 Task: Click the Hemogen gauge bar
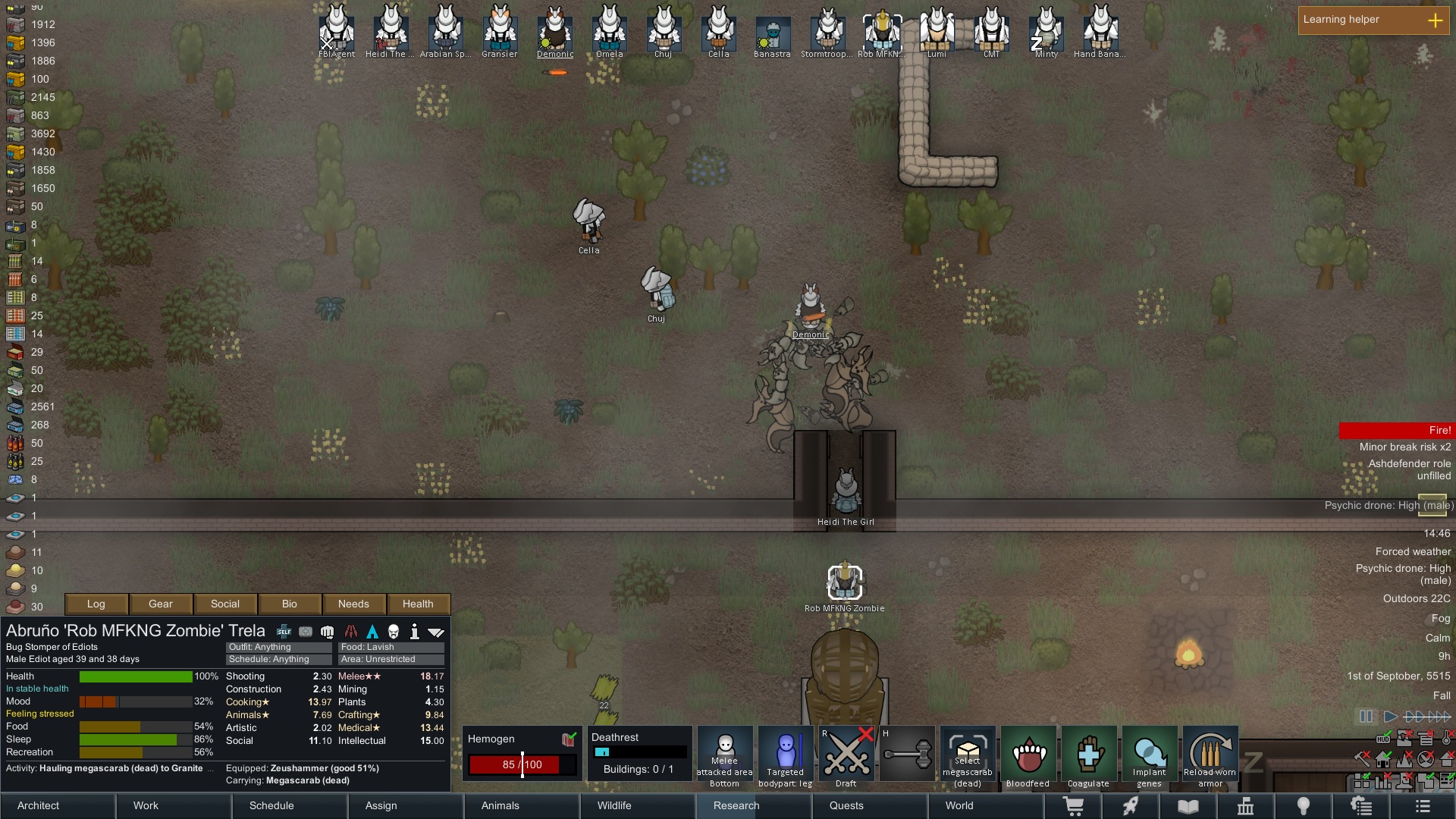point(522,765)
